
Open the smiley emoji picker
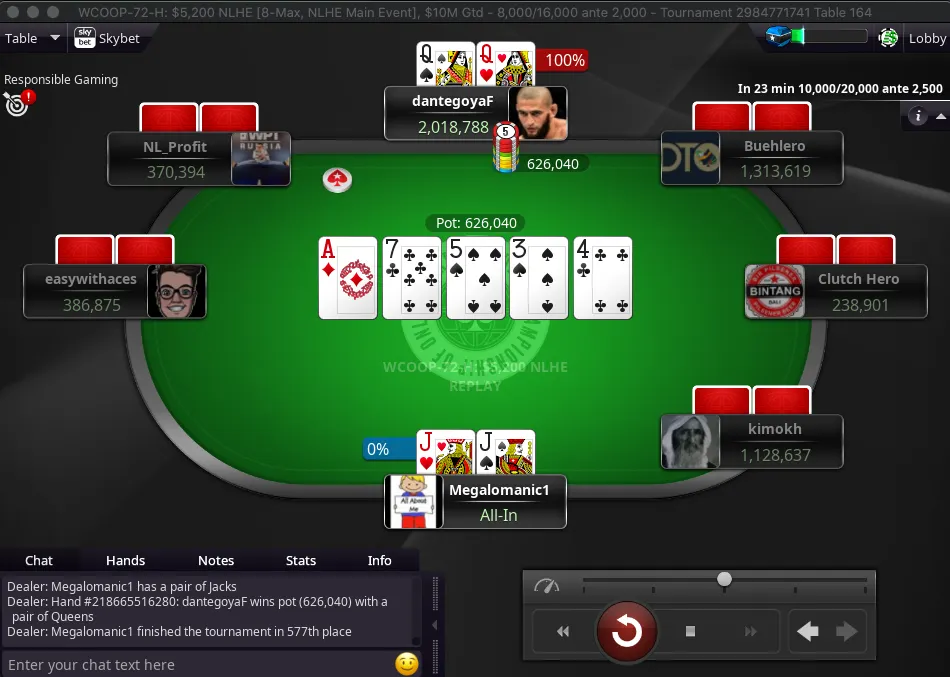pos(406,664)
